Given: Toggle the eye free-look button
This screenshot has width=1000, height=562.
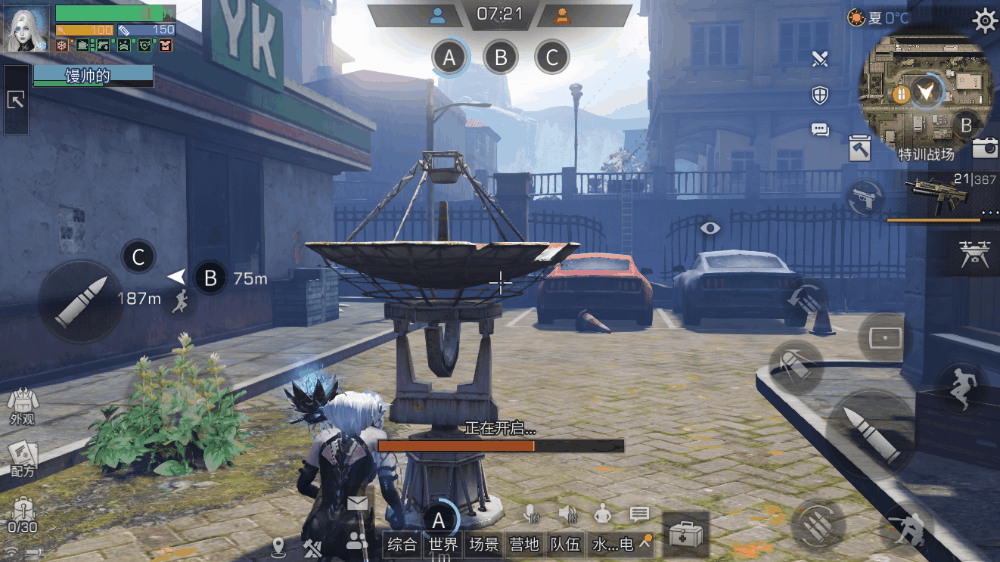Looking at the screenshot, I should pyautogui.click(x=710, y=228).
